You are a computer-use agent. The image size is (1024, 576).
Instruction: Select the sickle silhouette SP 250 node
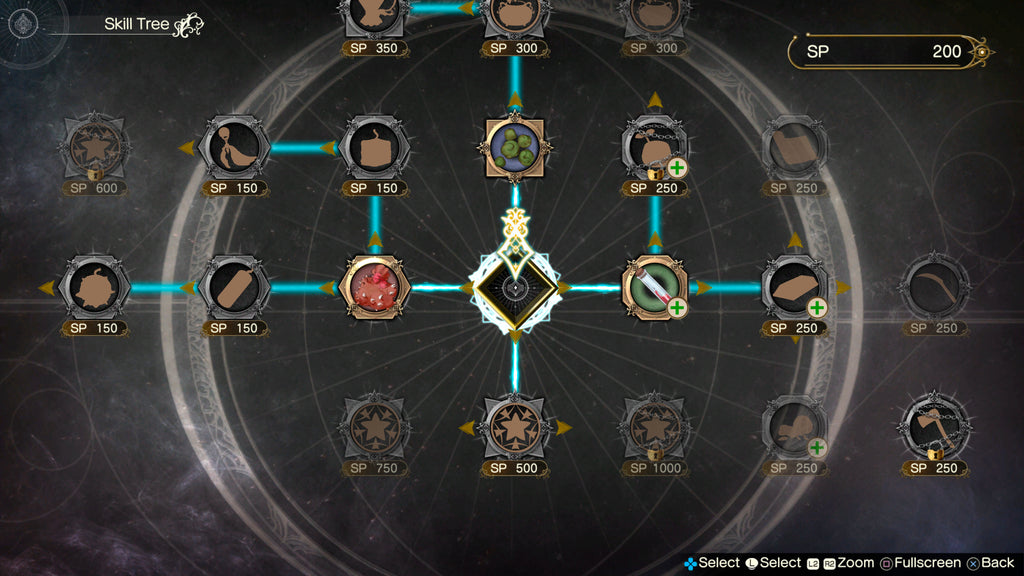pyautogui.click(x=935, y=288)
